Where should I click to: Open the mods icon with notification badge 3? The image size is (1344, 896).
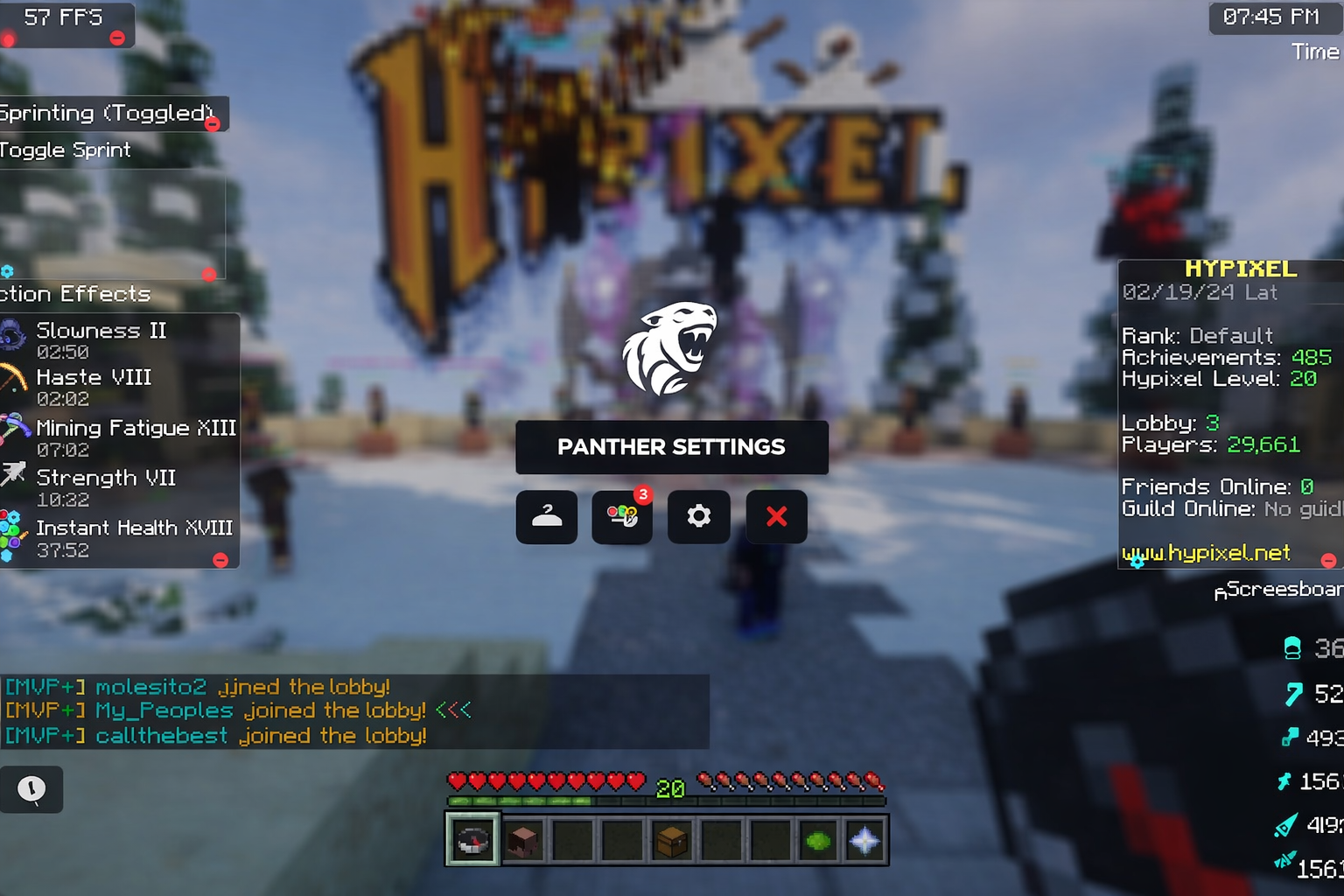point(622,516)
